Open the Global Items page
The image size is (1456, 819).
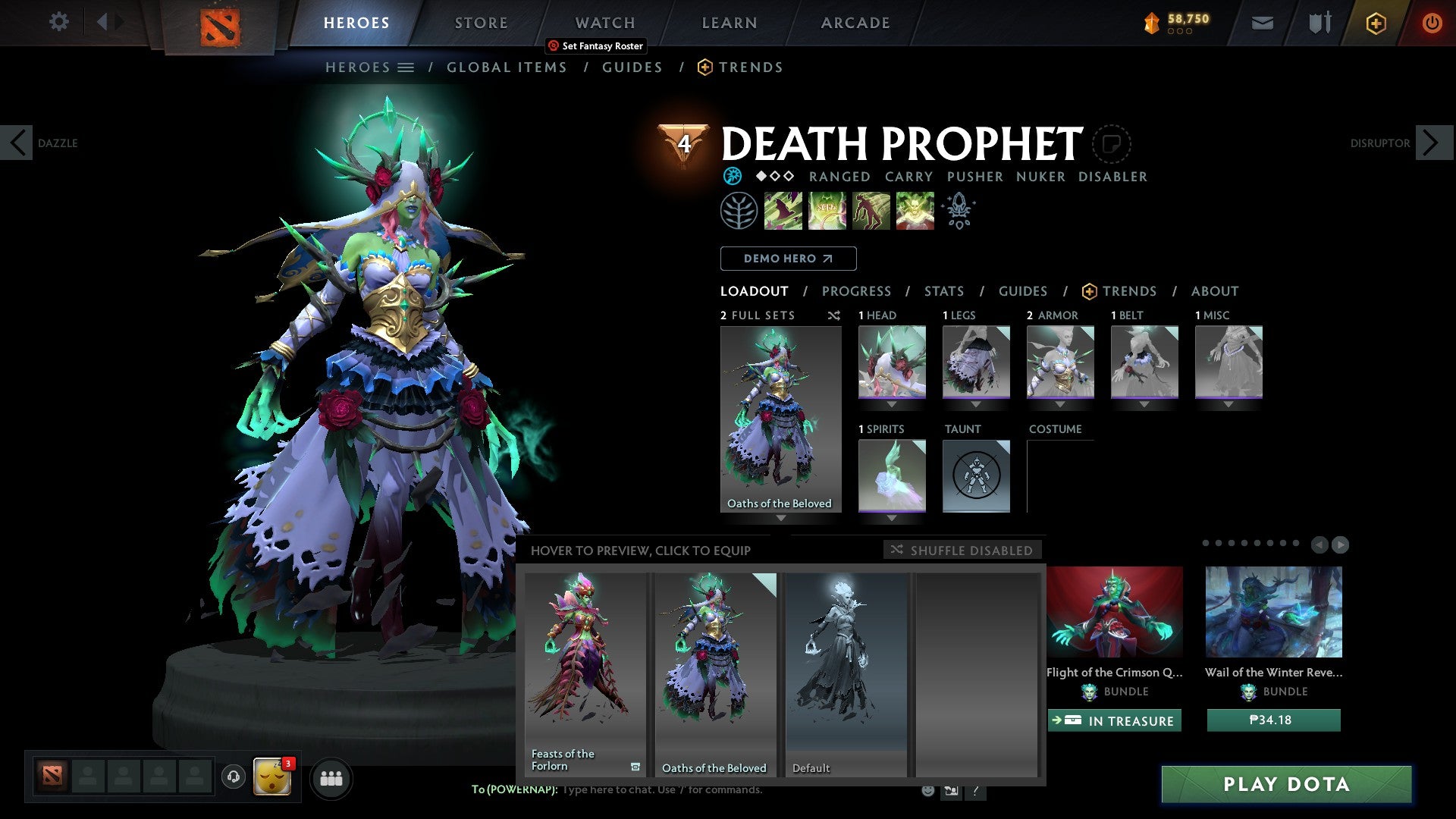[507, 67]
